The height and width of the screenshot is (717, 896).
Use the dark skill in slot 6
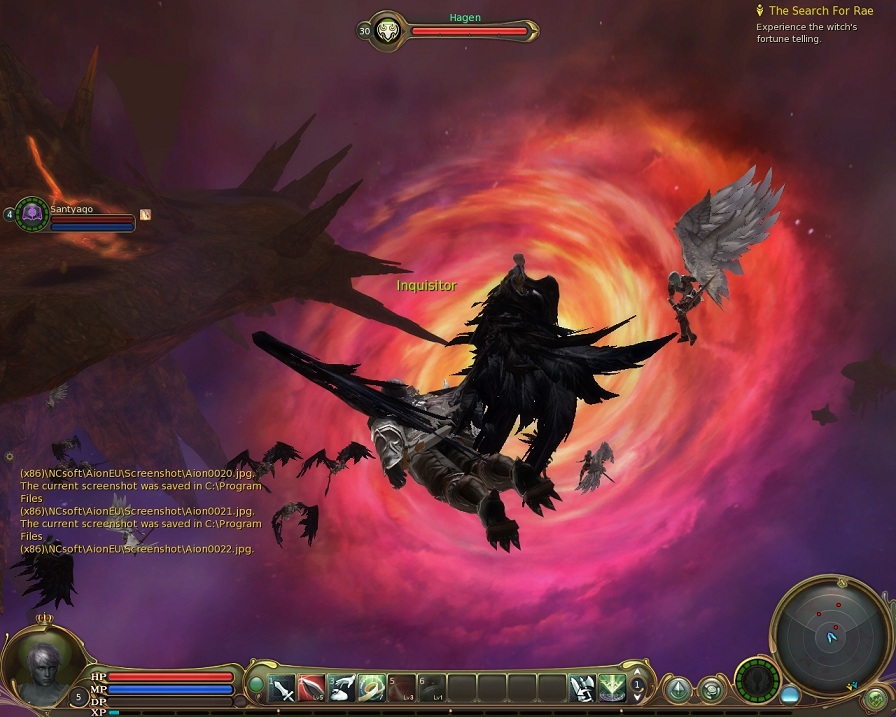point(432,688)
